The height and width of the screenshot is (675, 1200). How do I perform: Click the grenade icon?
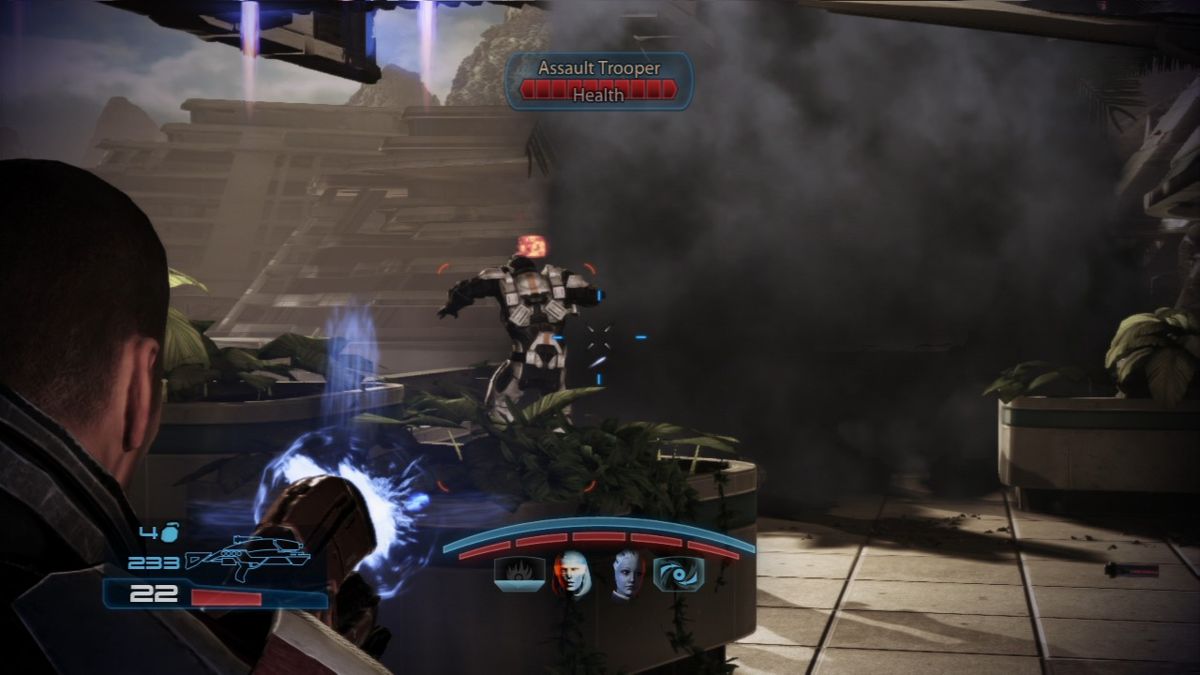(x=170, y=533)
